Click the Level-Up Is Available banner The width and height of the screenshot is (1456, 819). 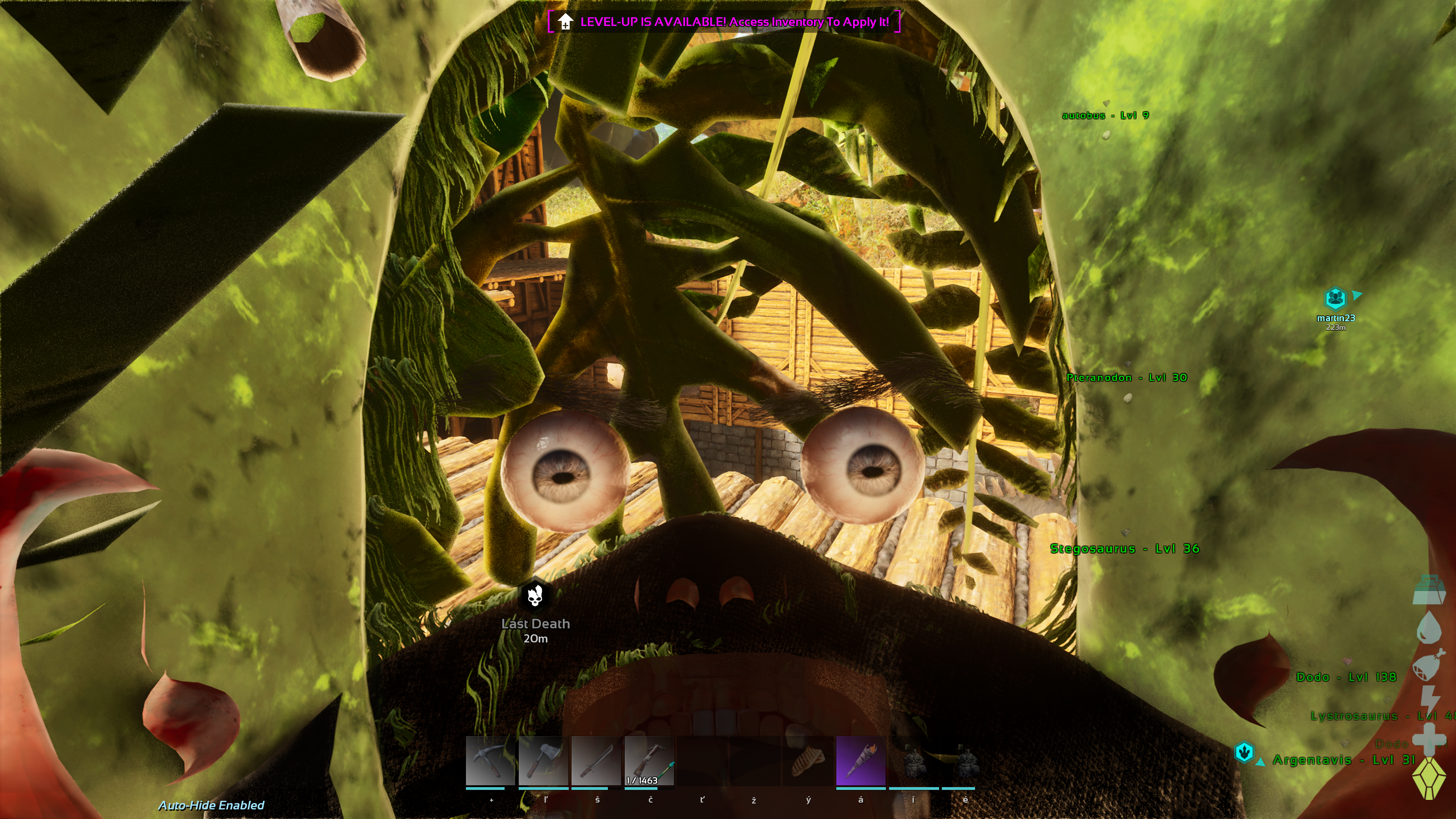(x=724, y=22)
